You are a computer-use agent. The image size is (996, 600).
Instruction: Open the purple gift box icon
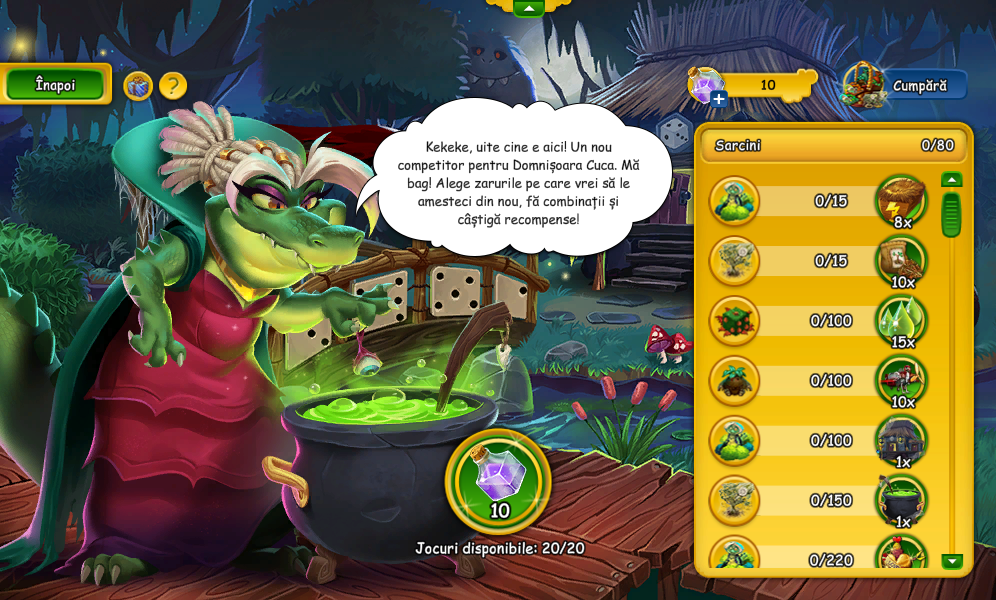(x=138, y=86)
